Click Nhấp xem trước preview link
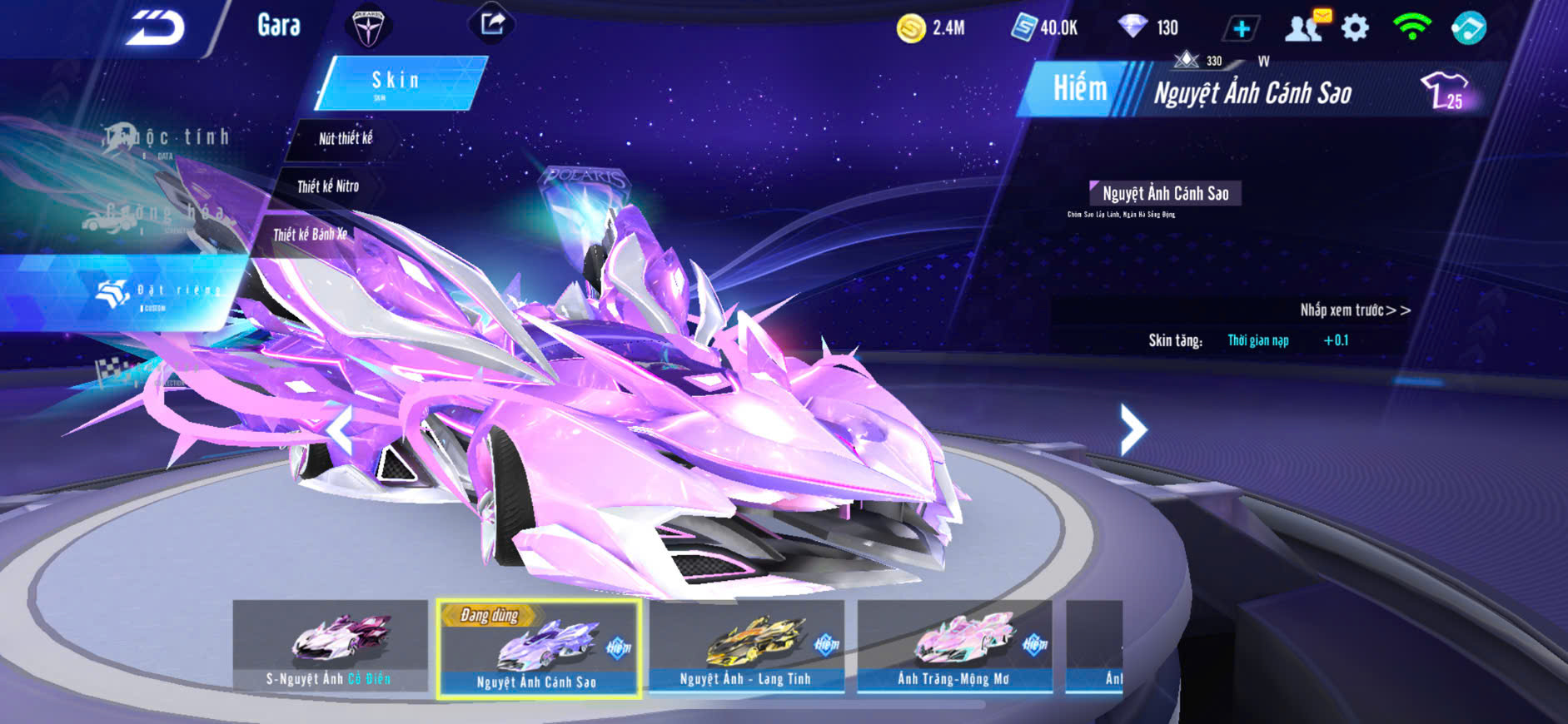 click(x=1355, y=310)
